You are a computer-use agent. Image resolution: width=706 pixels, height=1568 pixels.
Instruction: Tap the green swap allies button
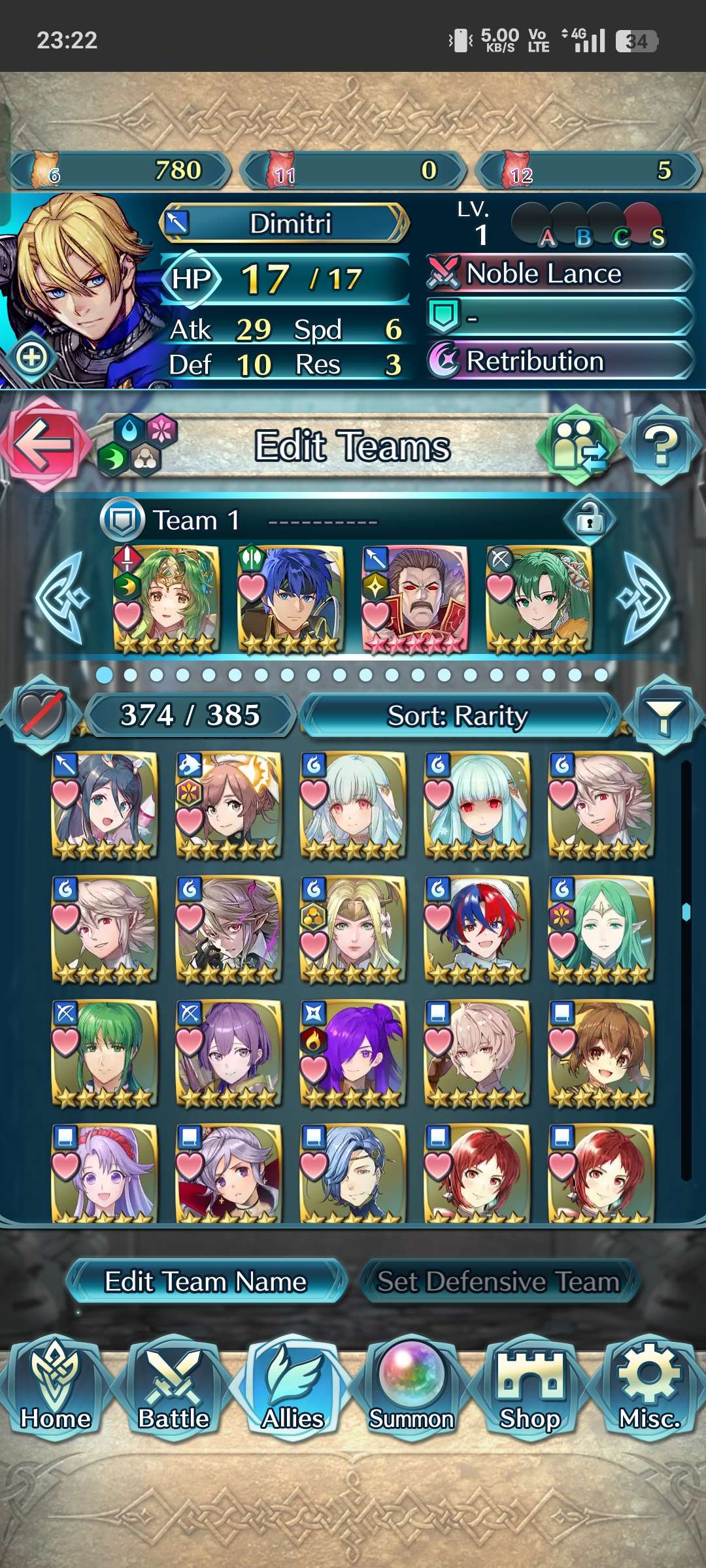(x=577, y=446)
